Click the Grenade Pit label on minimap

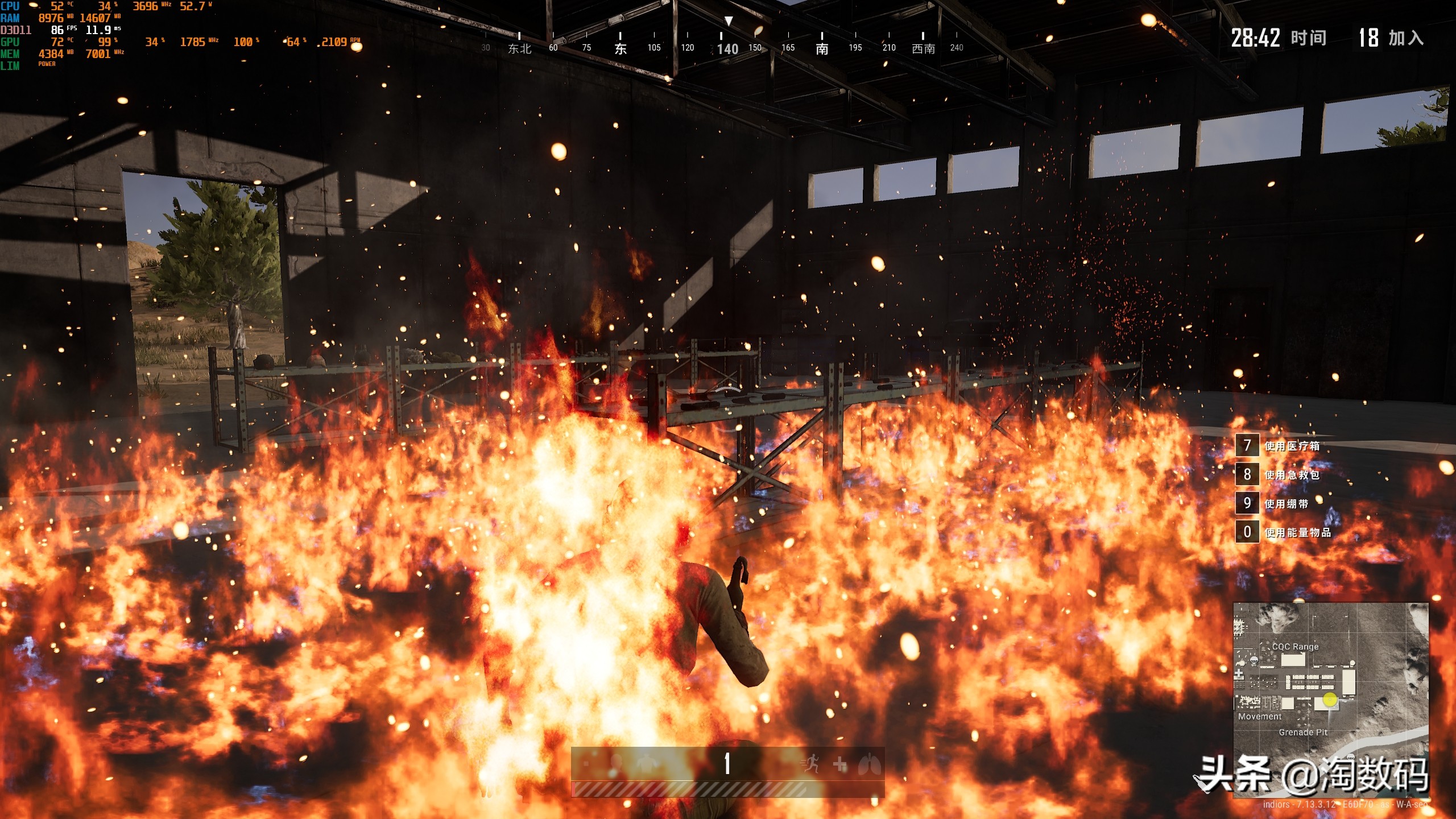[x=1303, y=733]
